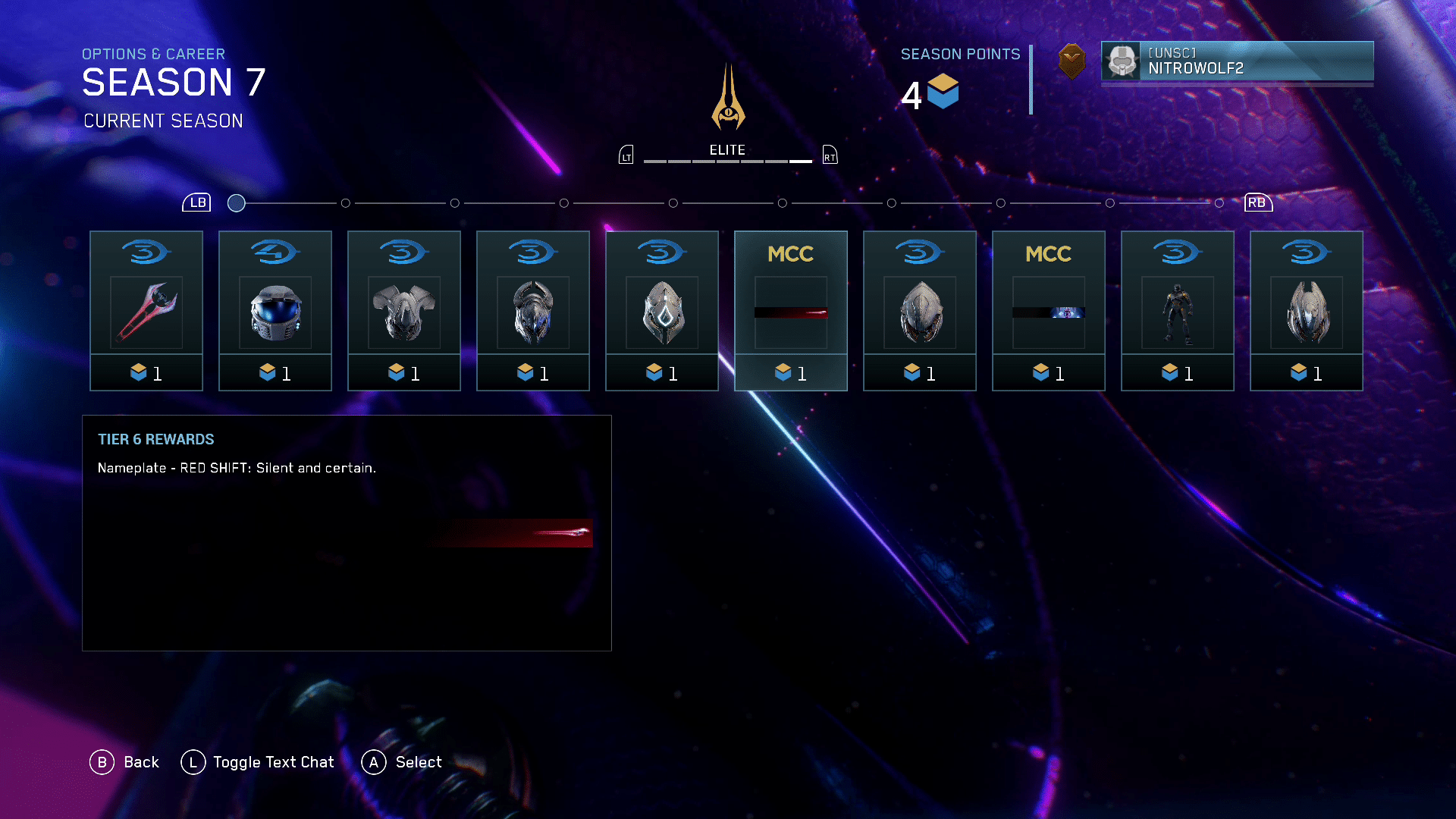Click the filled first page indicator dot
1456x819 pixels.
click(x=237, y=203)
